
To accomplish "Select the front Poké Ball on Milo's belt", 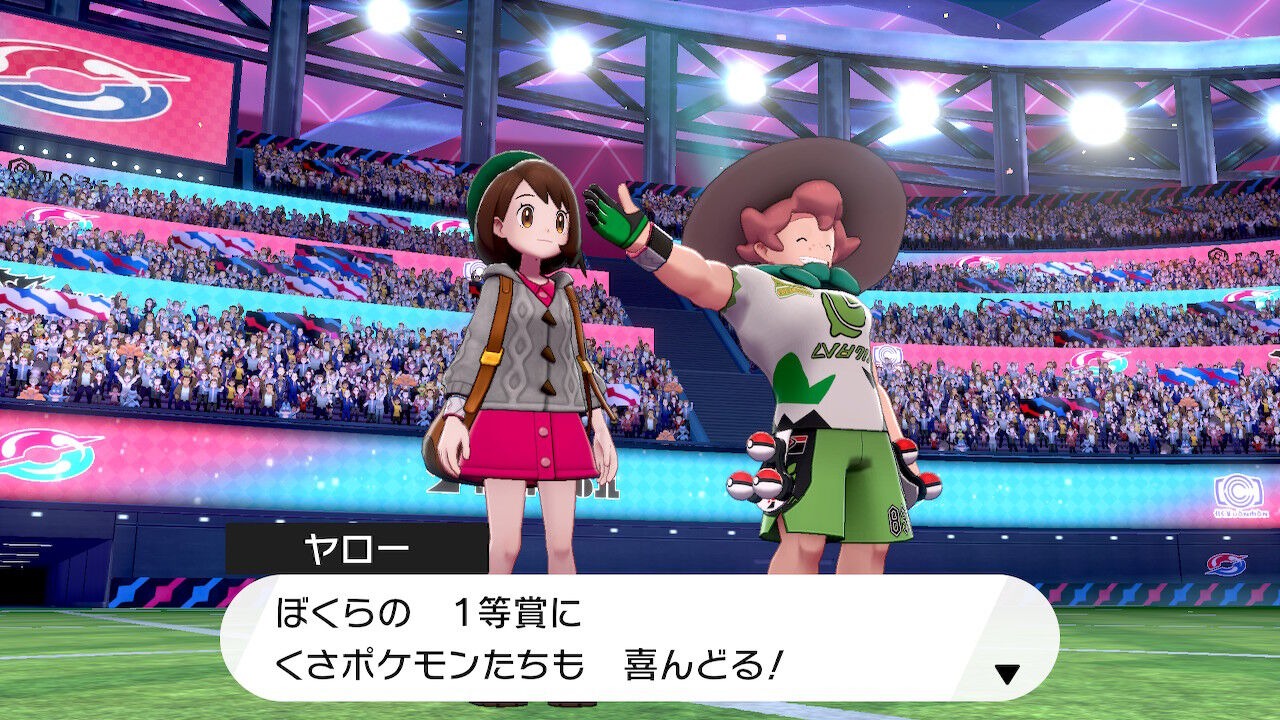I will pos(767,483).
